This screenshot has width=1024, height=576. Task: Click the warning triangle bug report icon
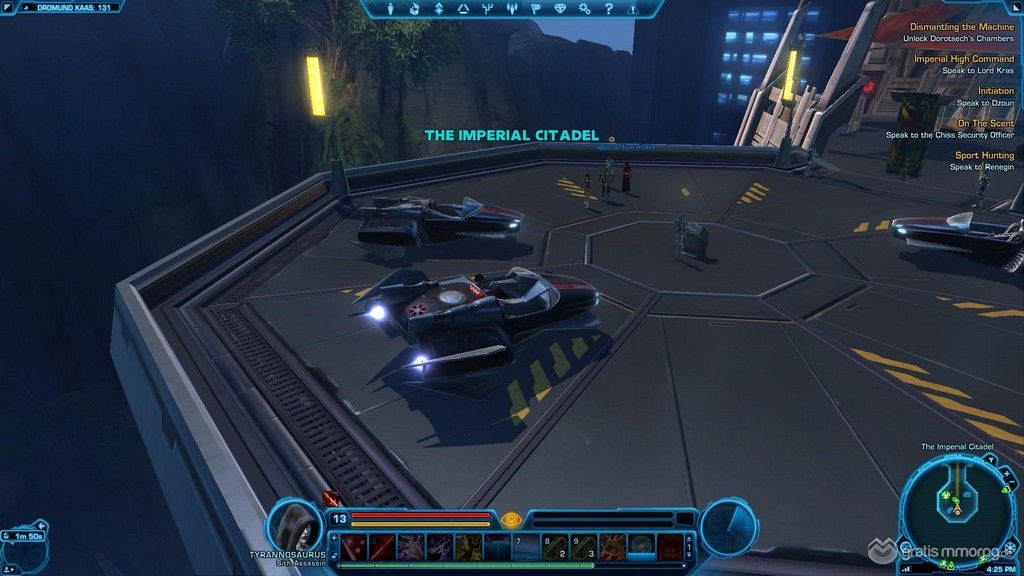pyautogui.click(x=630, y=9)
